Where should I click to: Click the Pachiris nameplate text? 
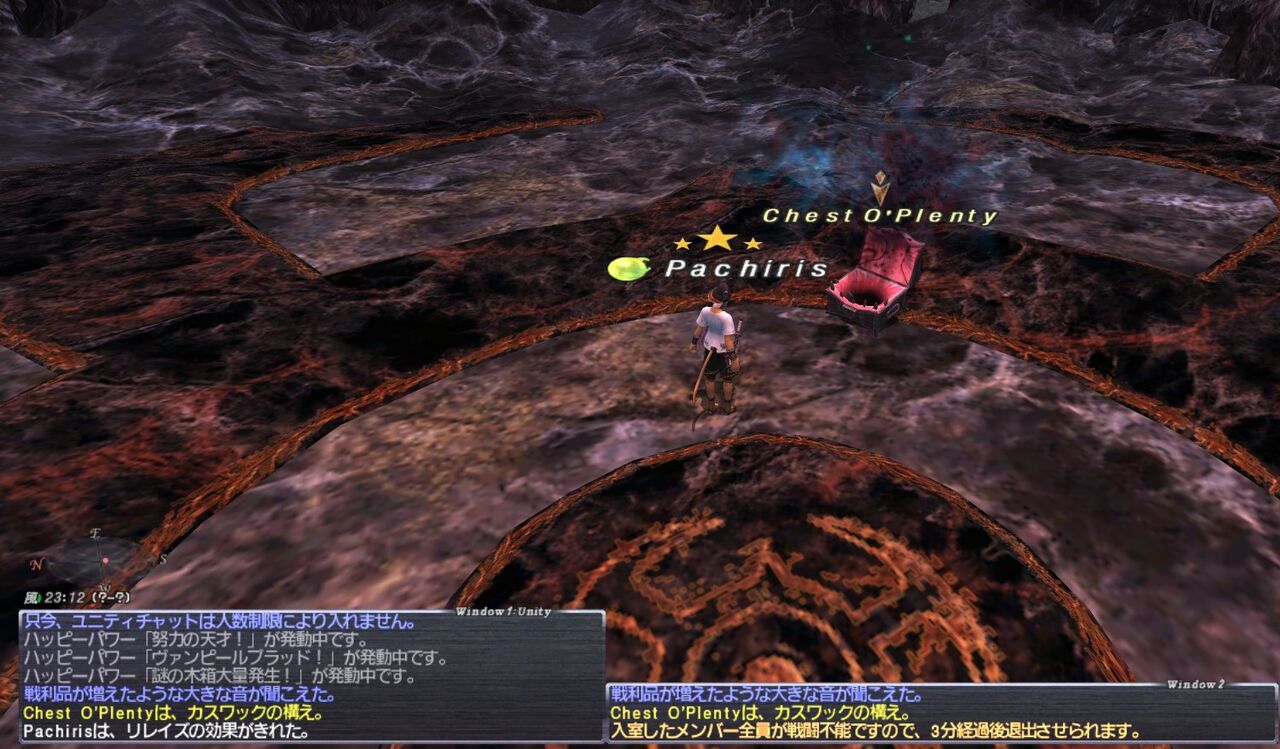tap(747, 268)
